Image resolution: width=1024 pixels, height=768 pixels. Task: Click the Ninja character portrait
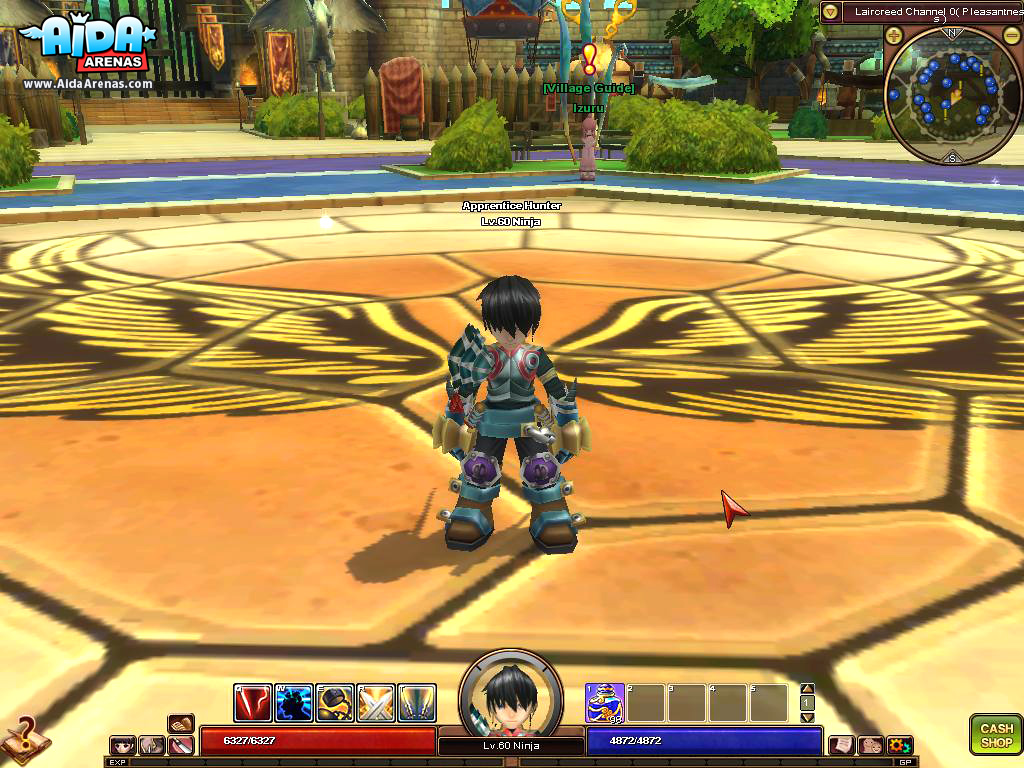tap(511, 693)
